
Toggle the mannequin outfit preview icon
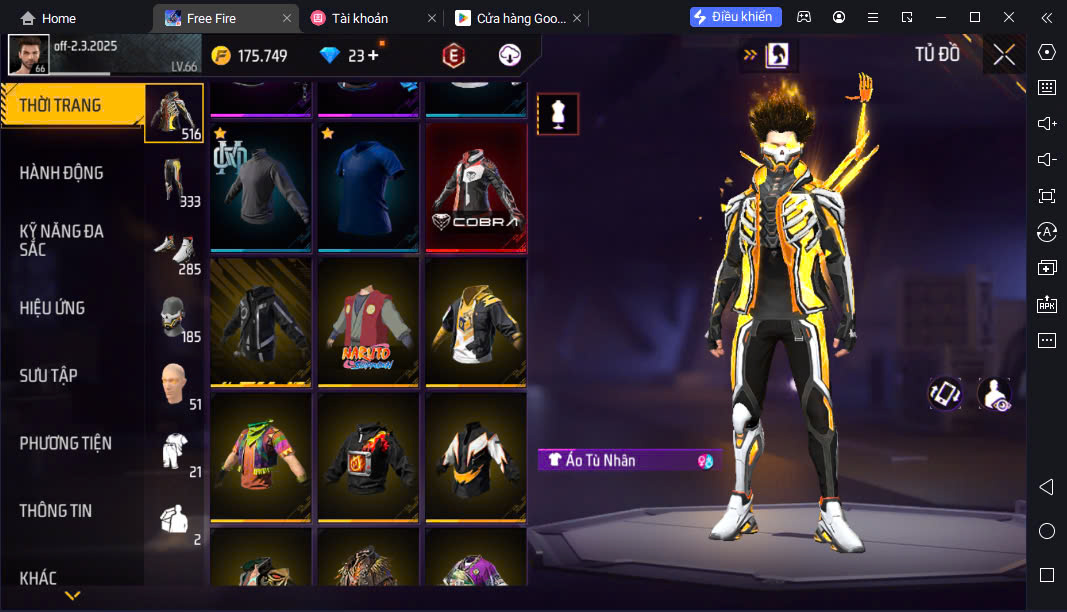(557, 114)
